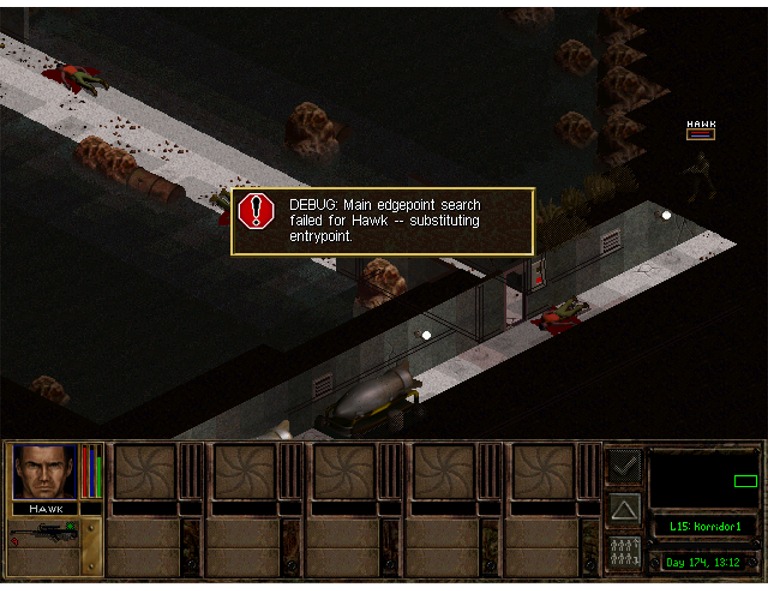Click the checkmark end turn button

(x=625, y=467)
